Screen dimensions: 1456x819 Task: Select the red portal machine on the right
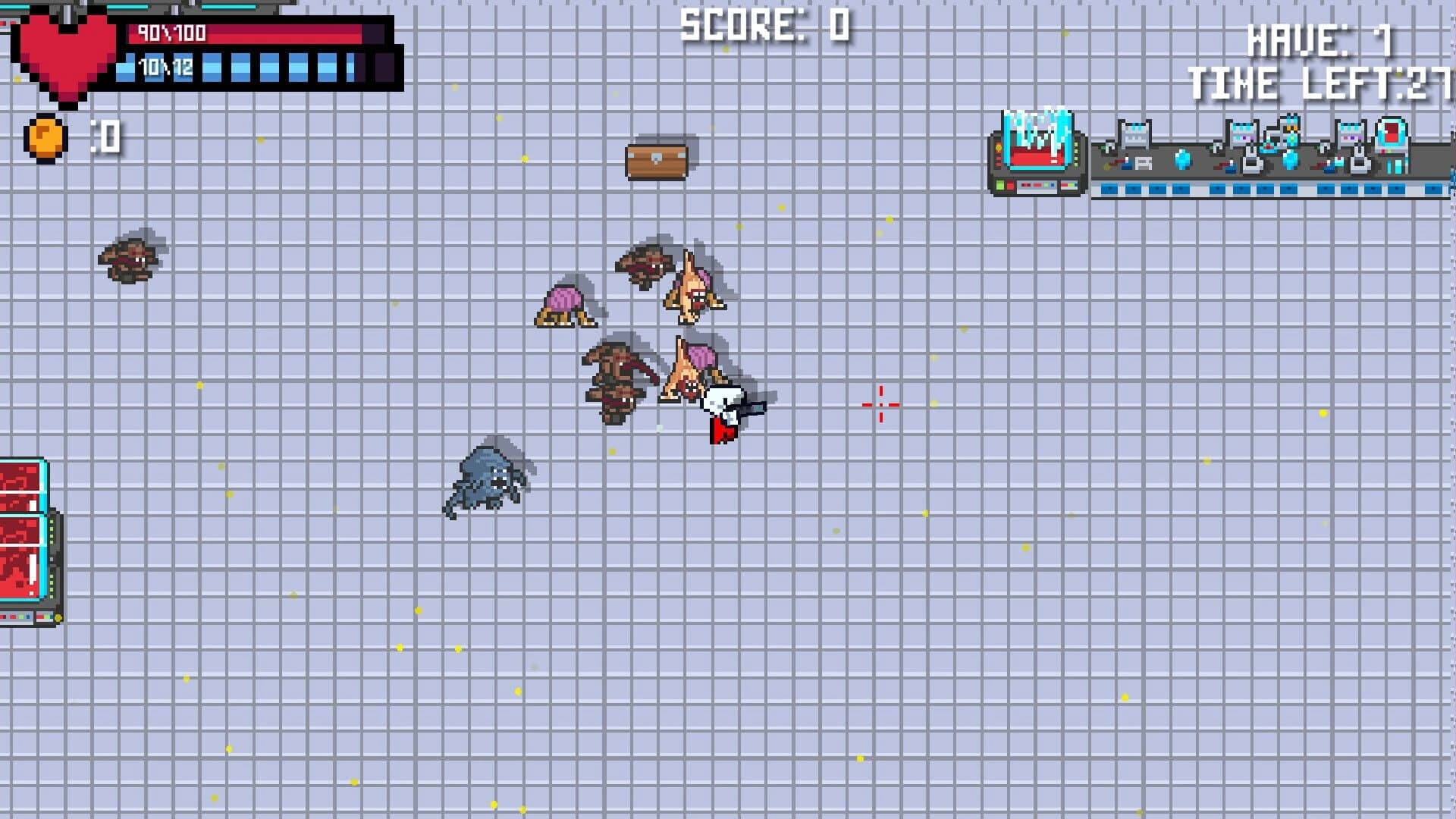(1392, 136)
